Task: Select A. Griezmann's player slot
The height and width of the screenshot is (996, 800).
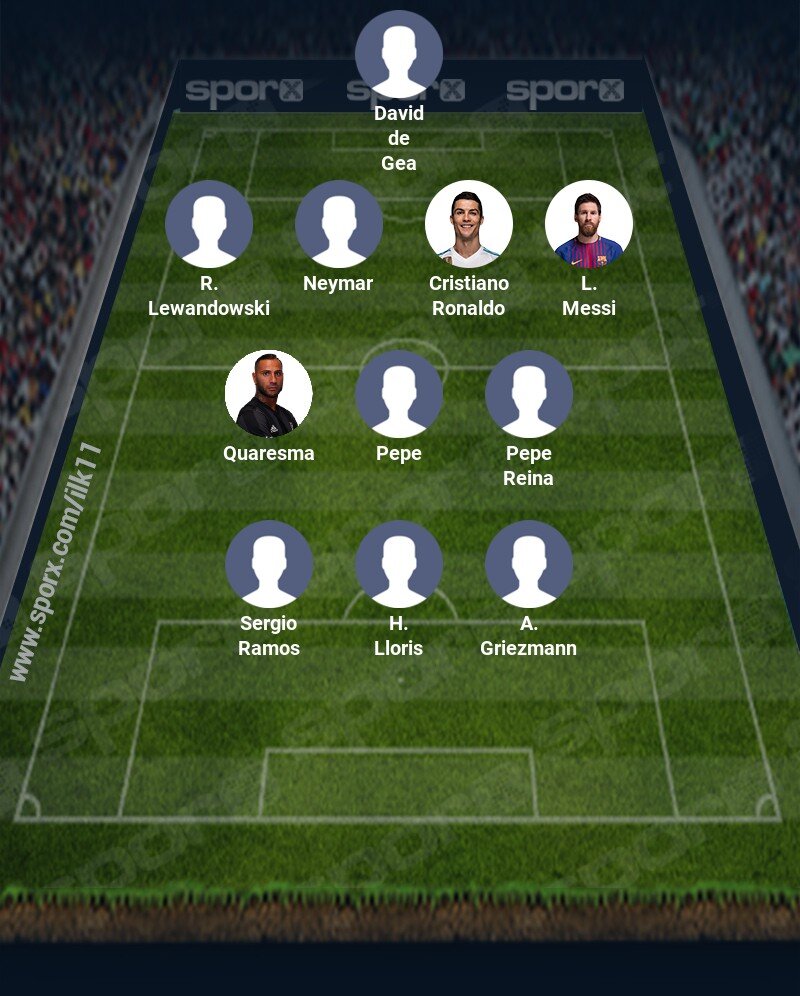Action: 529,564
